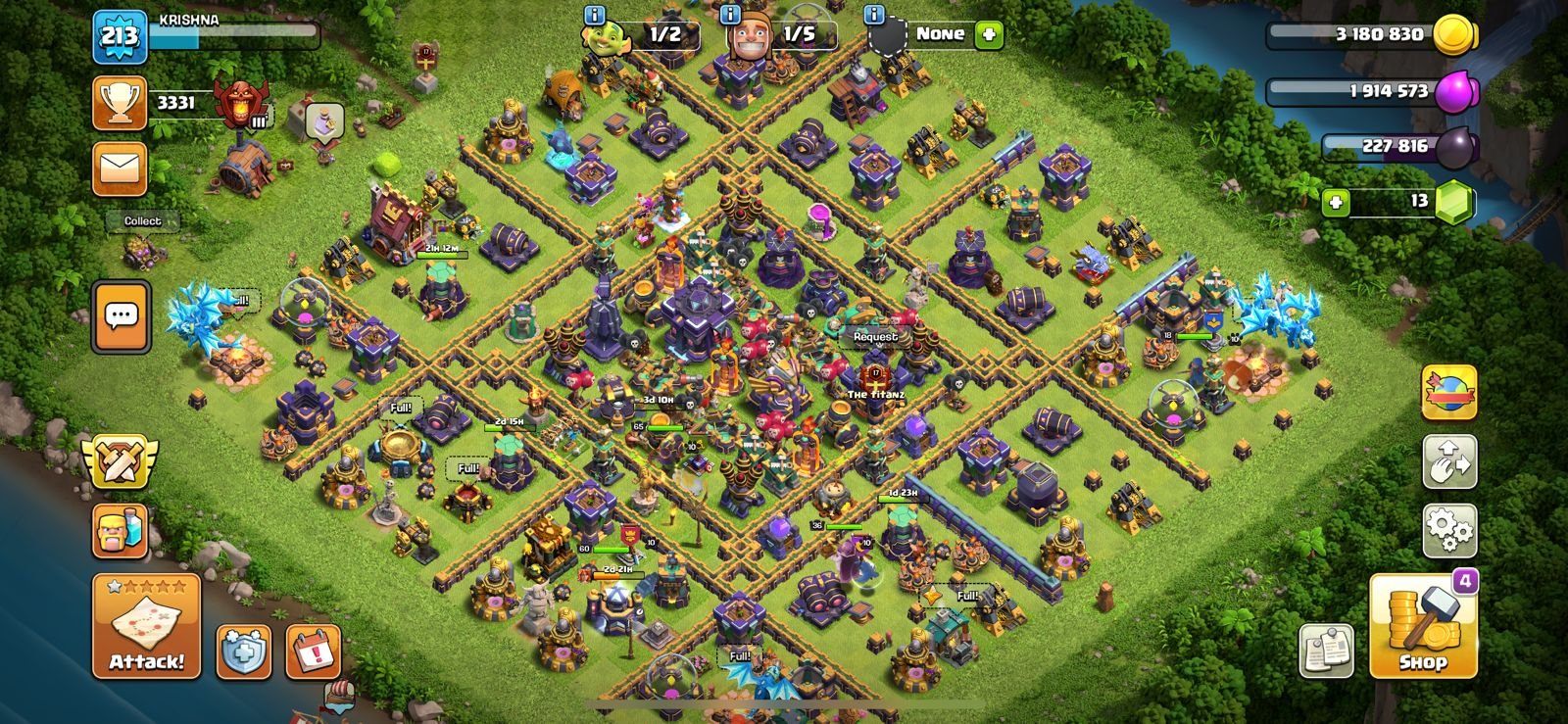Open the village layout editor icon
This screenshot has height=724, width=1568.
coord(1449,461)
